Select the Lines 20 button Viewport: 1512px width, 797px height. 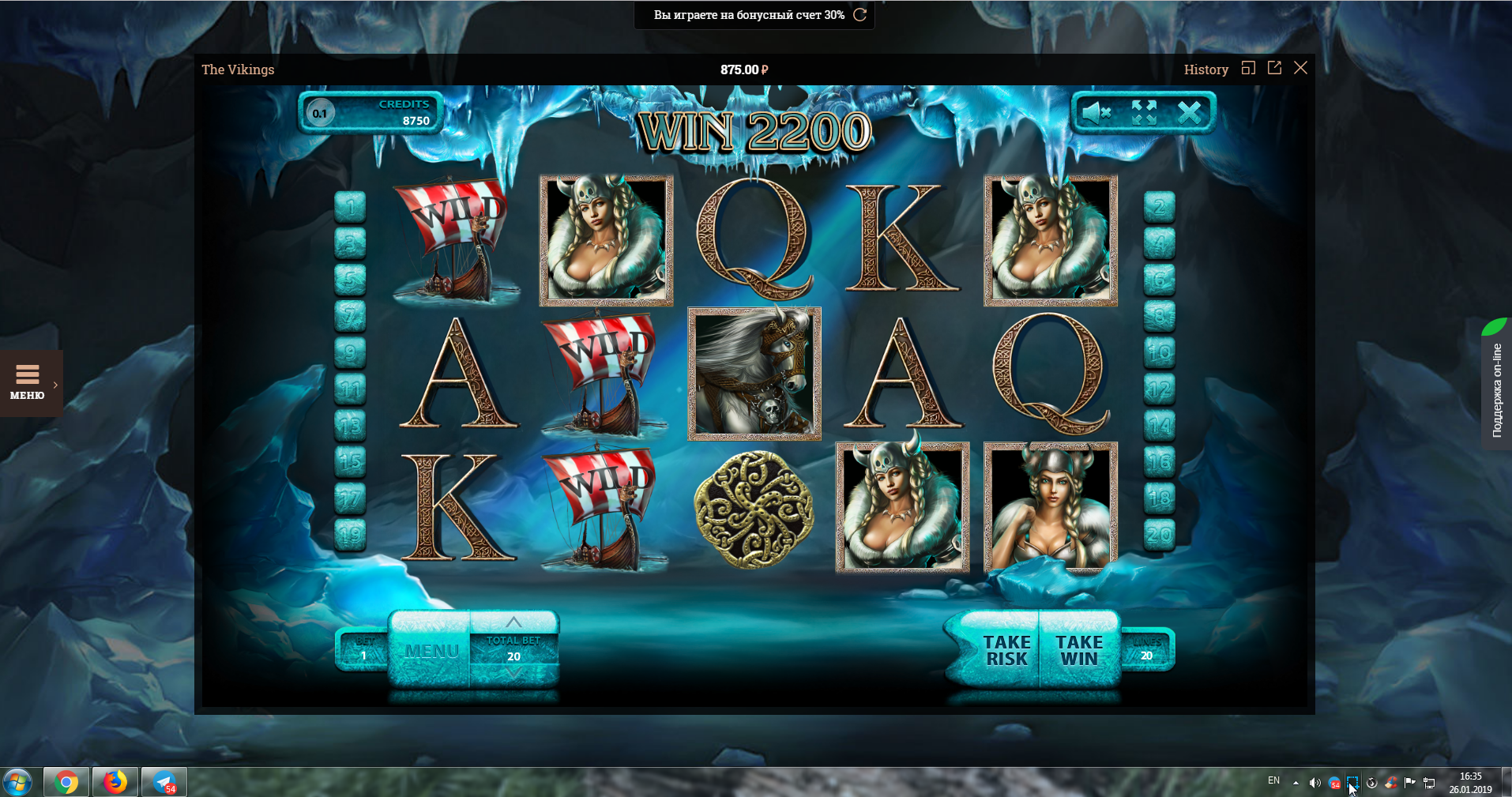point(1146,649)
